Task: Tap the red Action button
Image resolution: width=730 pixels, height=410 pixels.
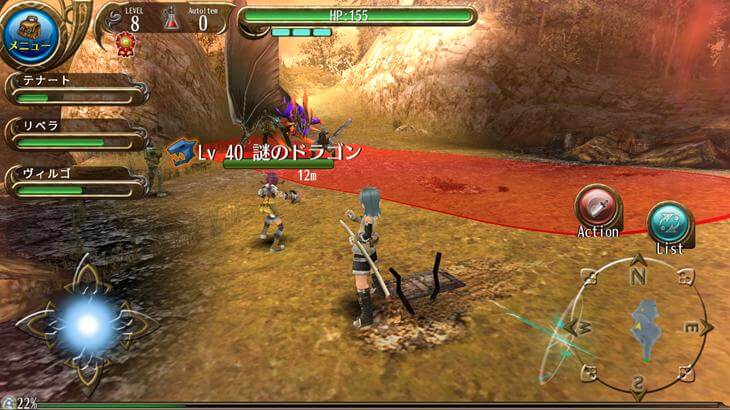Action: click(597, 207)
